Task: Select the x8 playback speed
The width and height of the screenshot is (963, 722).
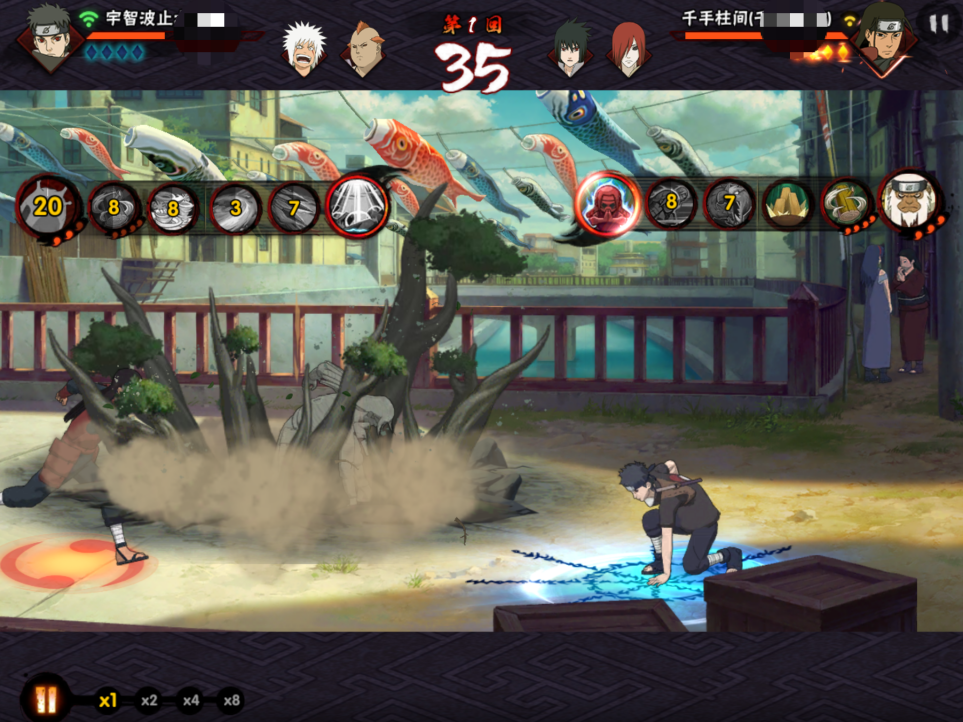Action: coord(232,701)
